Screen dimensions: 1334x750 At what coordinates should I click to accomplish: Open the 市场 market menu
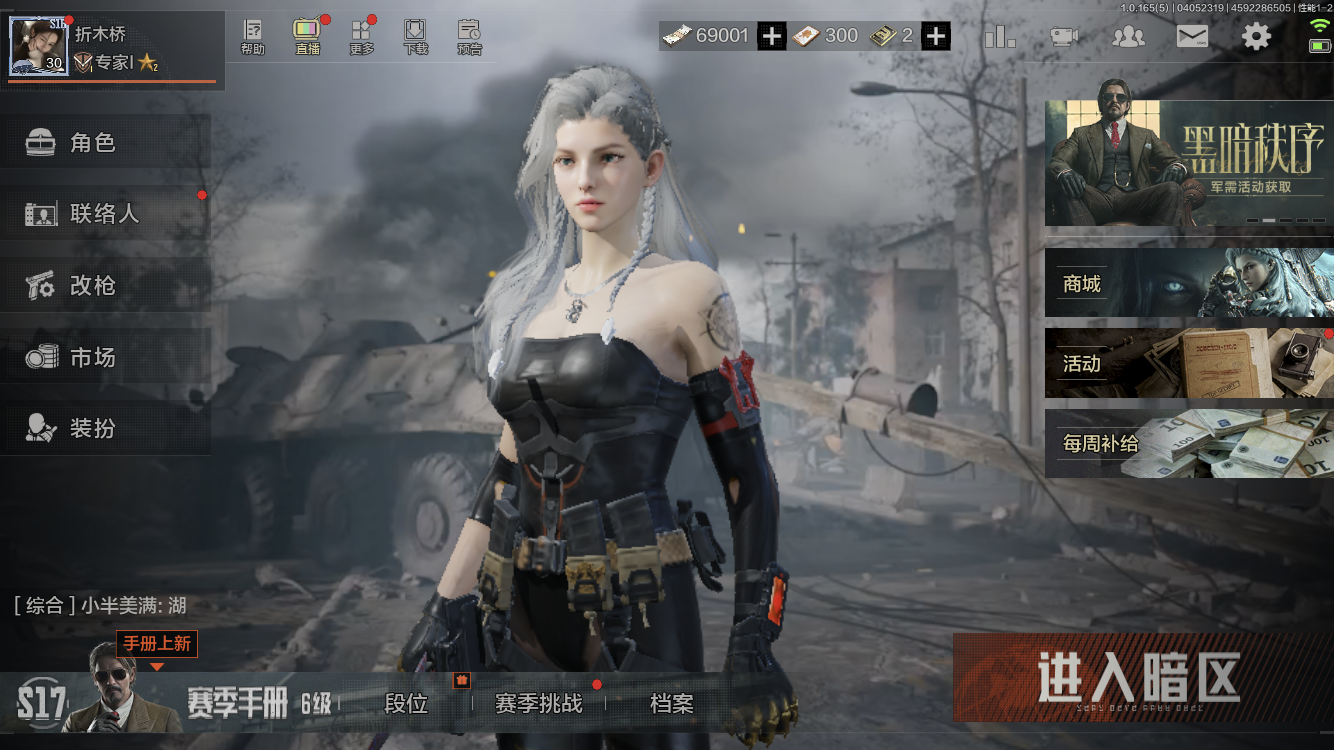point(105,357)
